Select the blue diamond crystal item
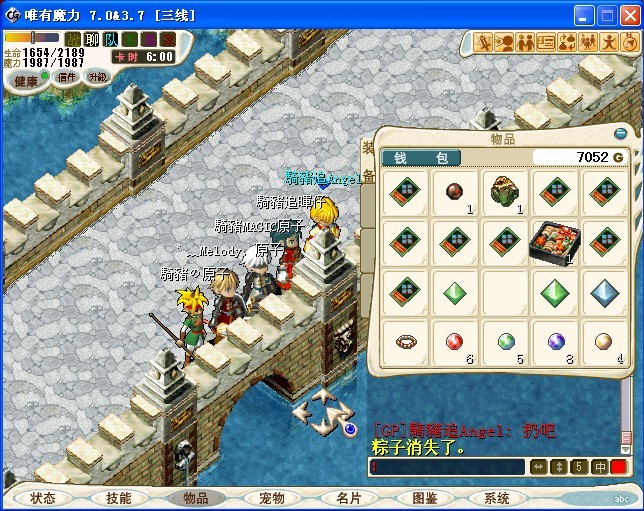The height and width of the screenshot is (511, 644). [605, 292]
